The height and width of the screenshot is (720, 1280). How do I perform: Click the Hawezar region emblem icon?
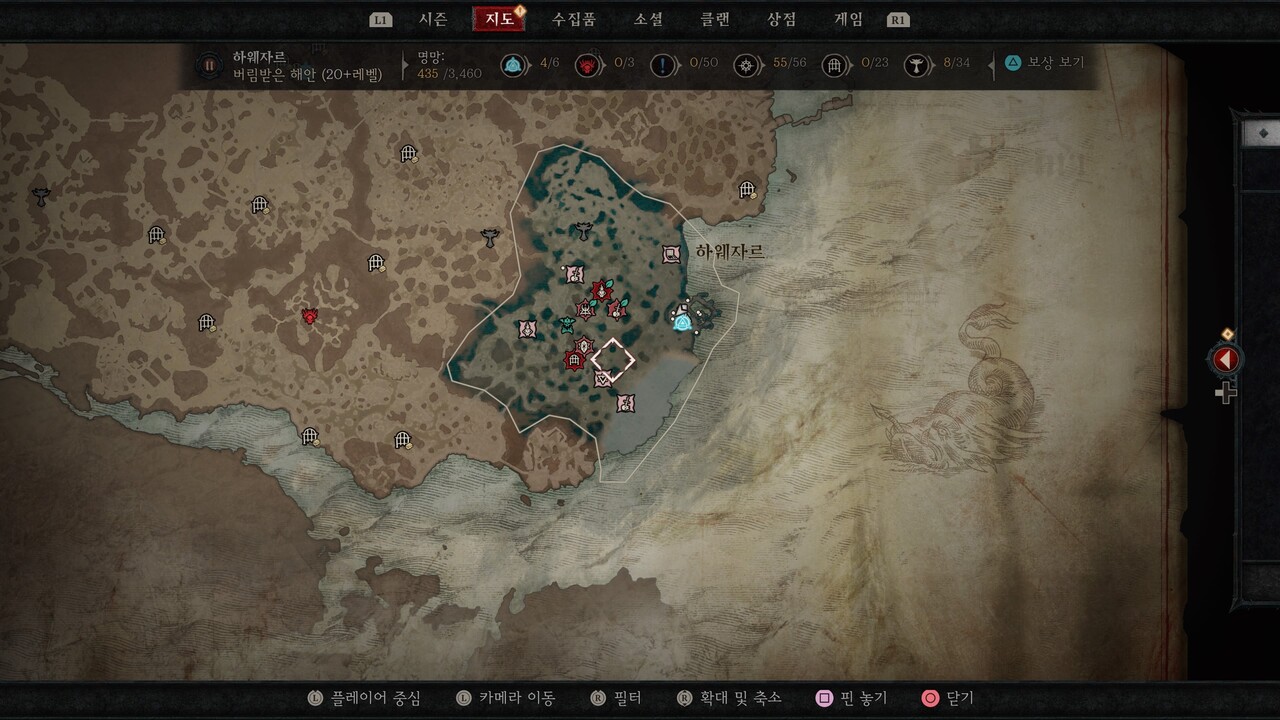tap(210, 66)
